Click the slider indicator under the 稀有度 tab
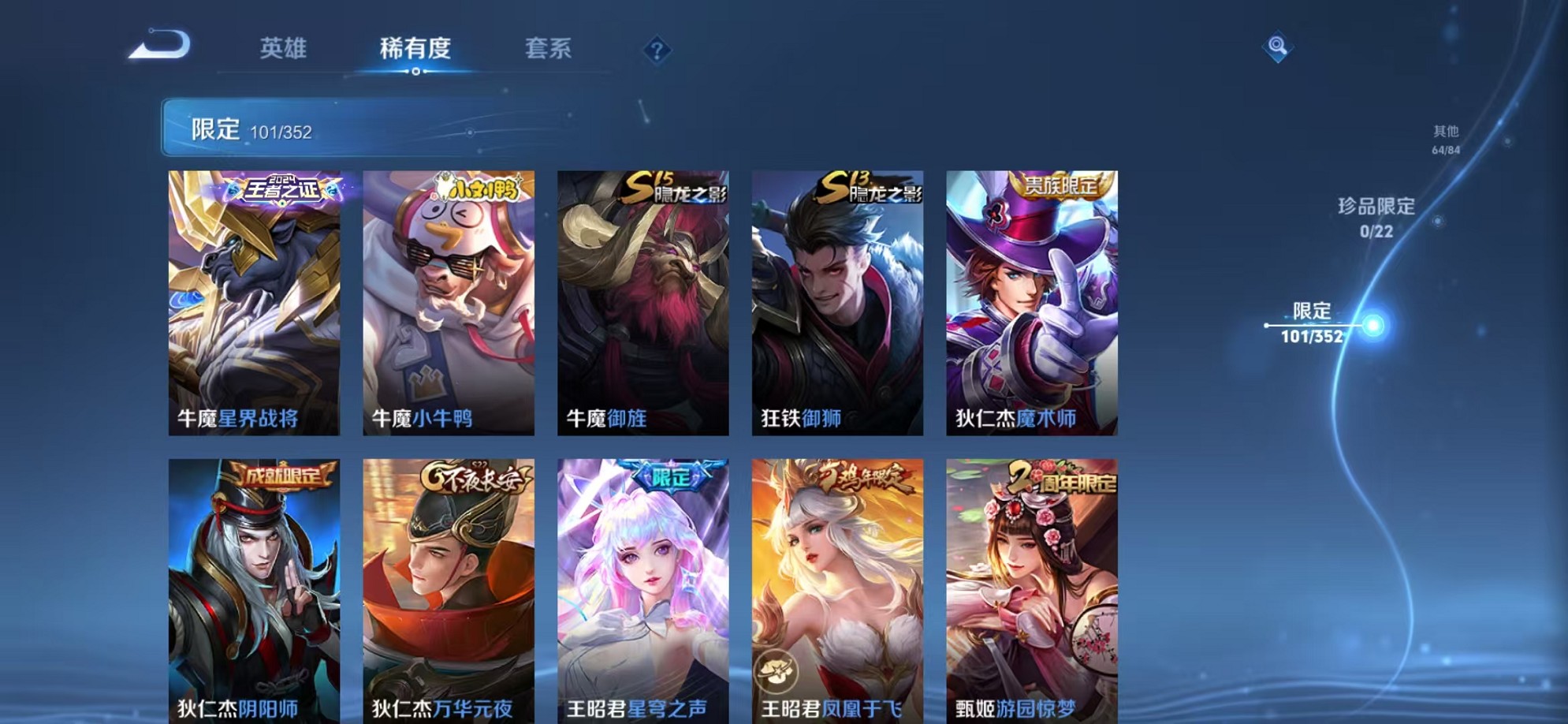The height and width of the screenshot is (724, 1568). point(417,73)
